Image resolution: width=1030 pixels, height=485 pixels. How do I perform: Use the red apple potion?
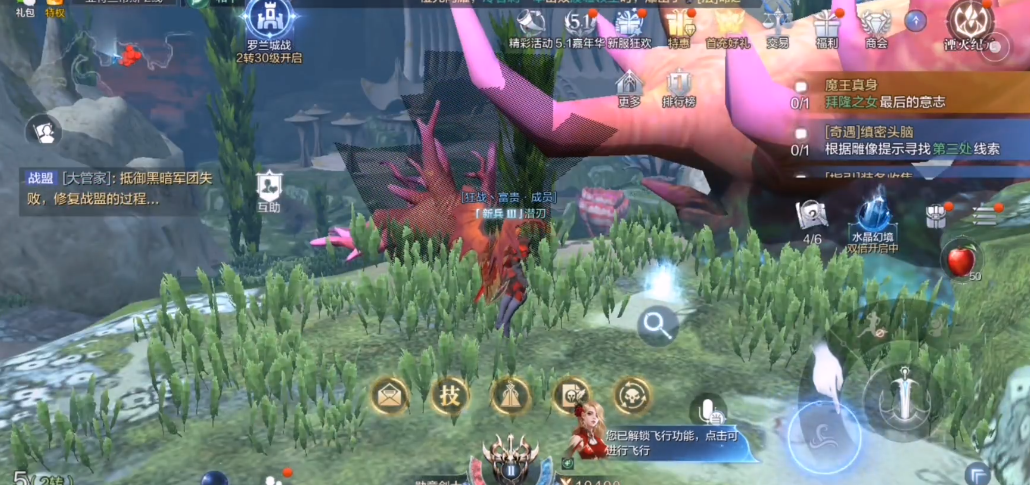coord(961,261)
